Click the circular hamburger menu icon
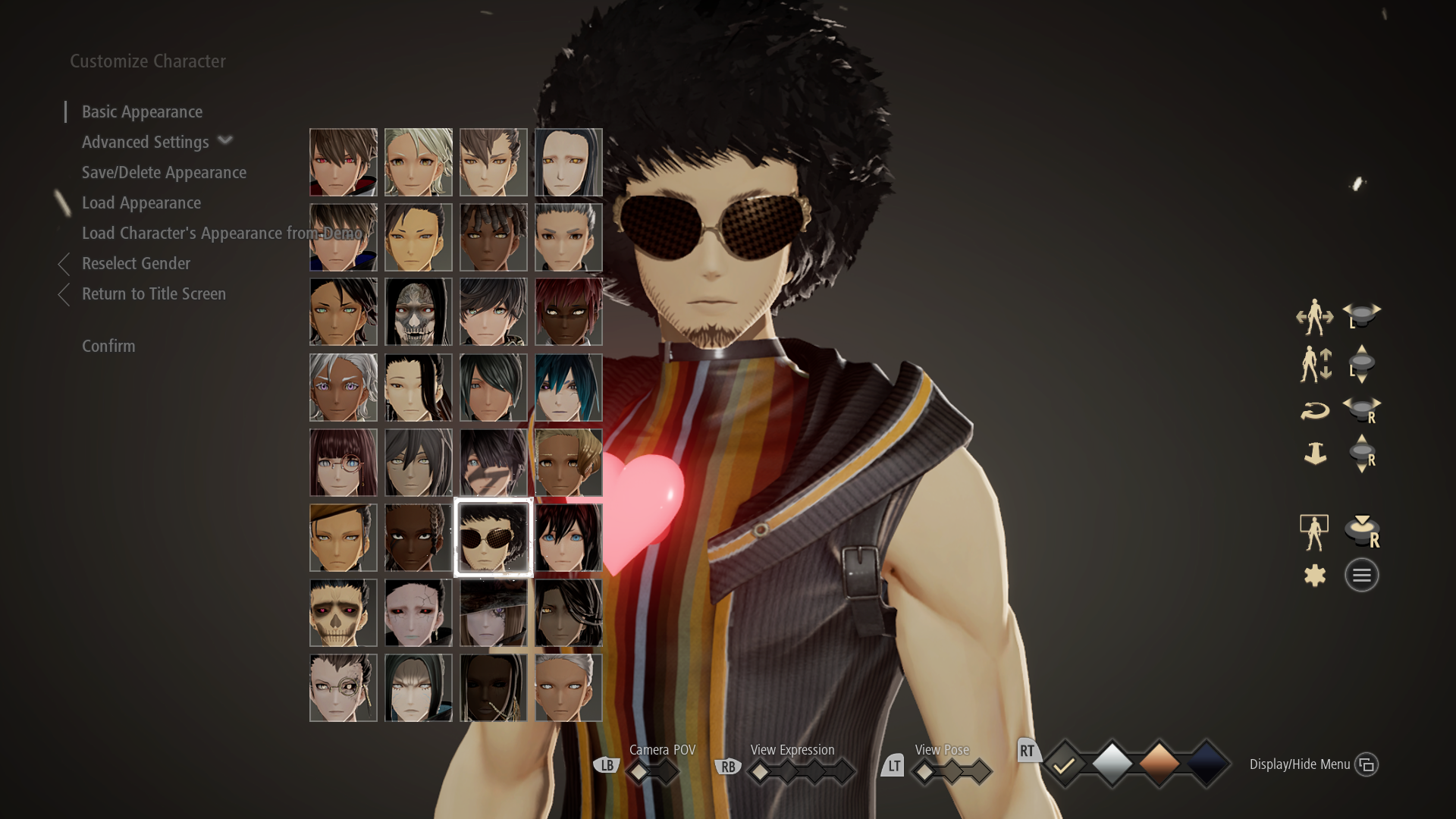1456x819 pixels. pos(1362,575)
